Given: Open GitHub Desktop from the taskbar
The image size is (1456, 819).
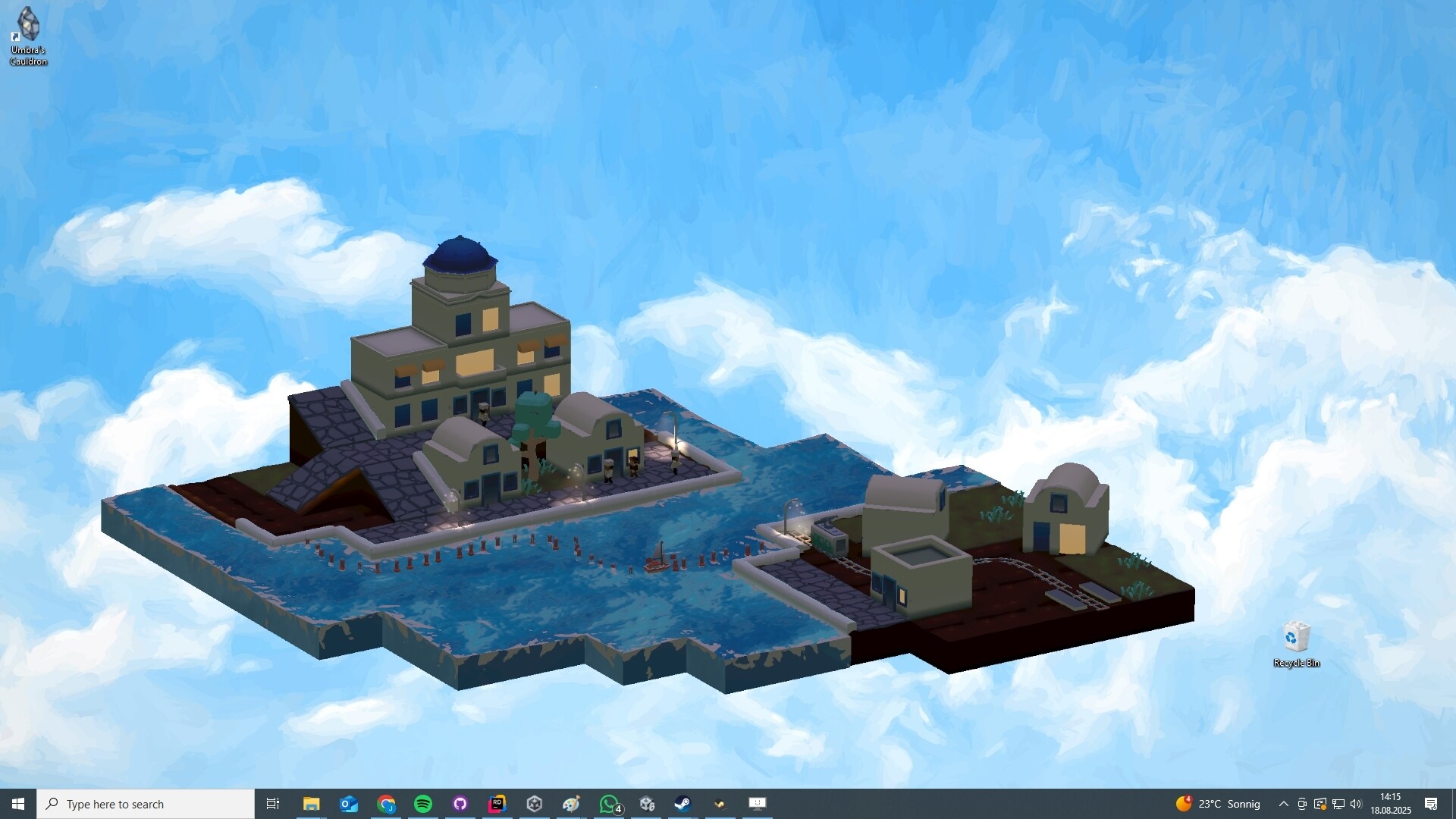Looking at the screenshot, I should pyautogui.click(x=460, y=804).
